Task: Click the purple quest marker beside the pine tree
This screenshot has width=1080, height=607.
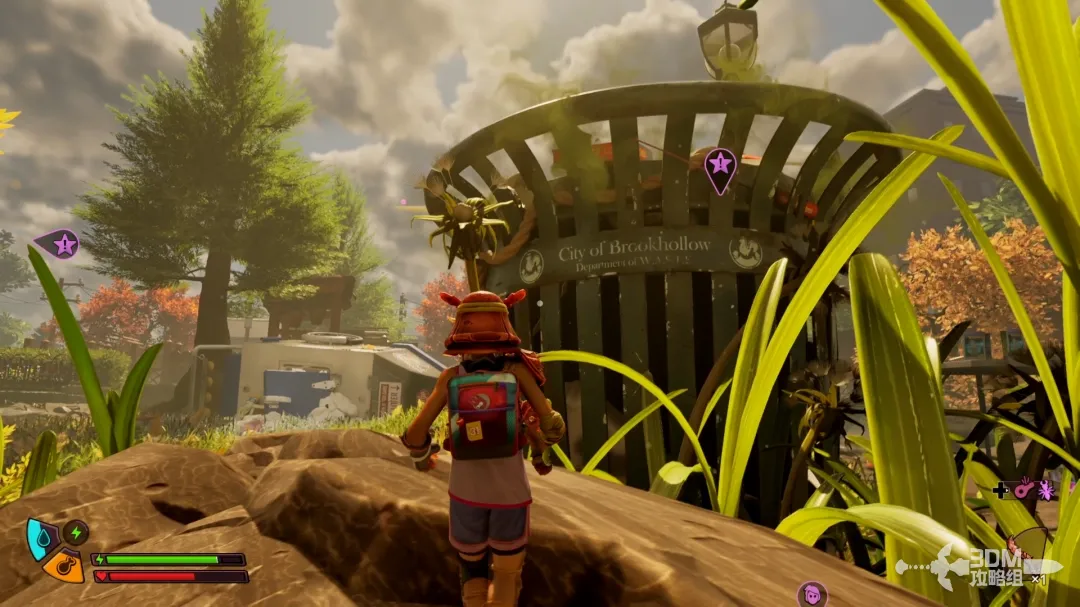Action: [61, 243]
